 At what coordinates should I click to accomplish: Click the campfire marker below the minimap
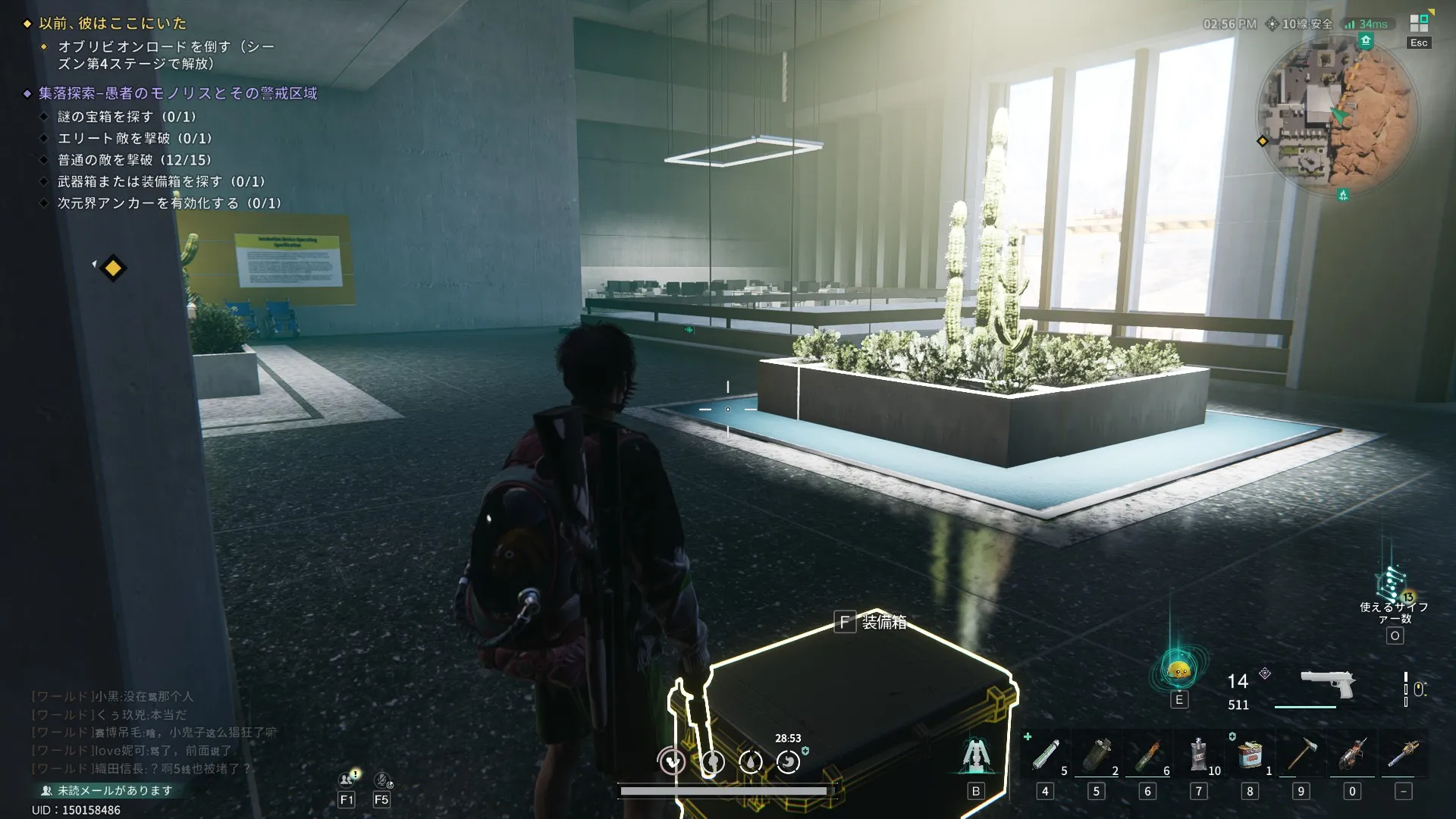1343,195
